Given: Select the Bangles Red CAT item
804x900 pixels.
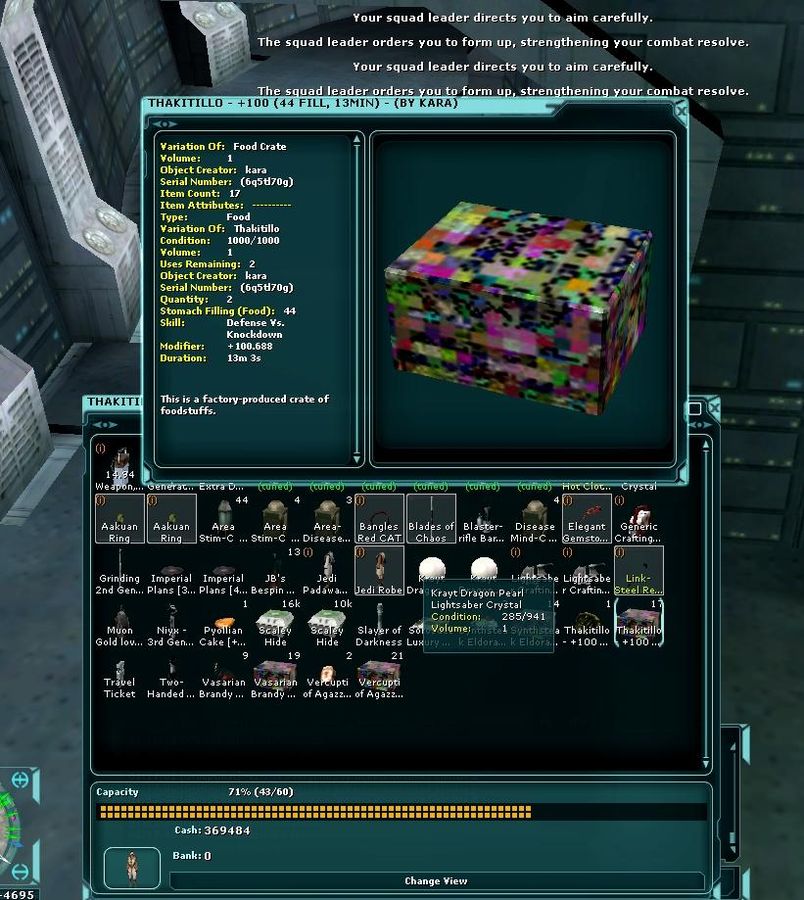Looking at the screenshot, I should tap(379, 519).
